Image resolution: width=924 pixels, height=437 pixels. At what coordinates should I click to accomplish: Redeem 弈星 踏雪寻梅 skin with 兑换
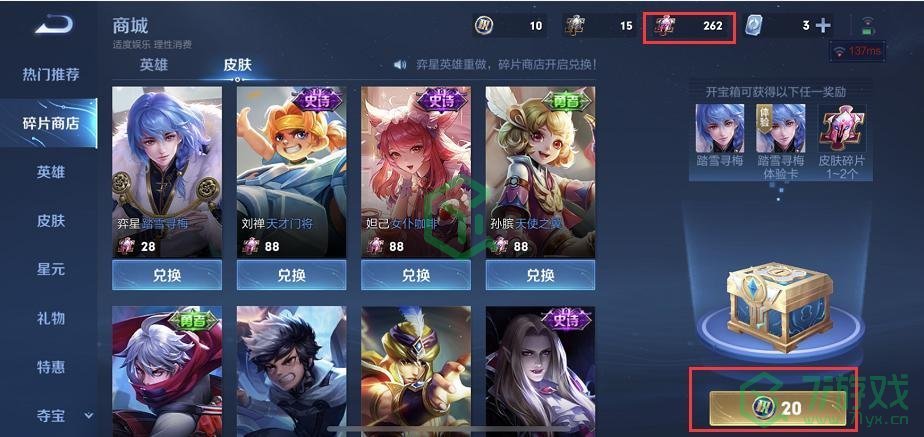click(167, 275)
